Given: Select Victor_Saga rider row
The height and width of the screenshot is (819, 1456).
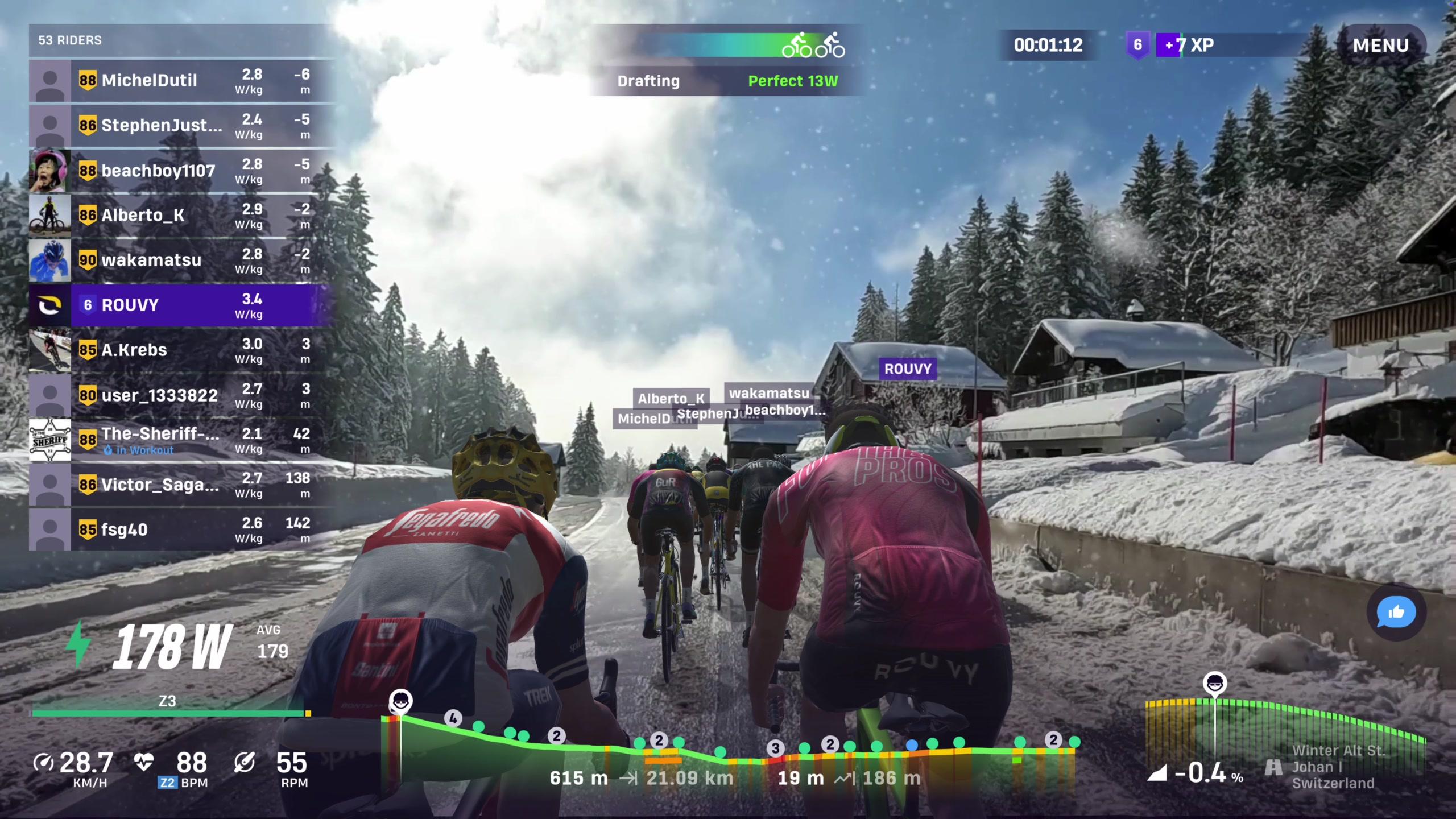Looking at the screenshot, I should pos(181,485).
